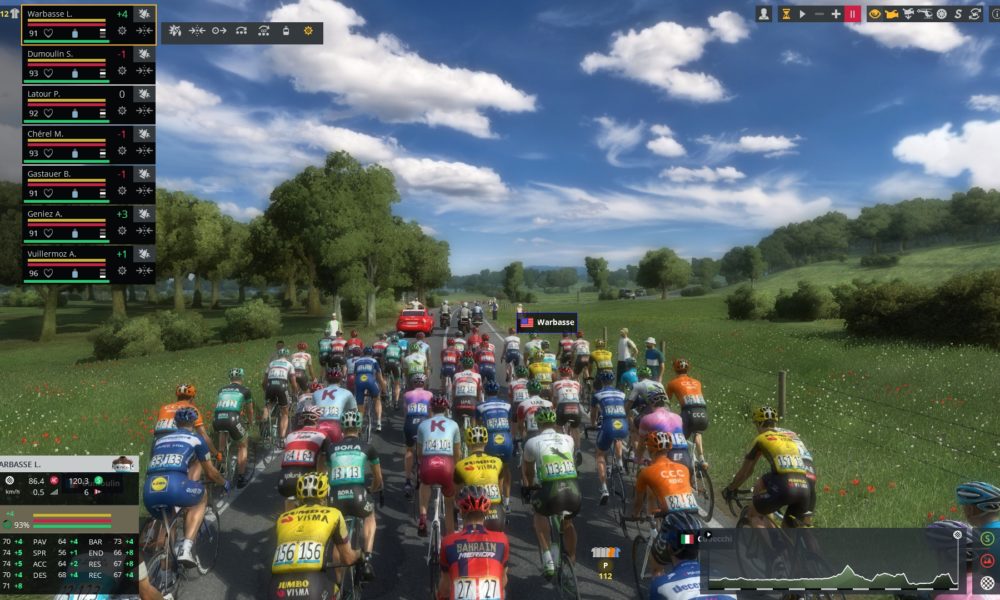1000x600 pixels.
Task: Decrease game speed with the minus button
Action: tap(820, 14)
